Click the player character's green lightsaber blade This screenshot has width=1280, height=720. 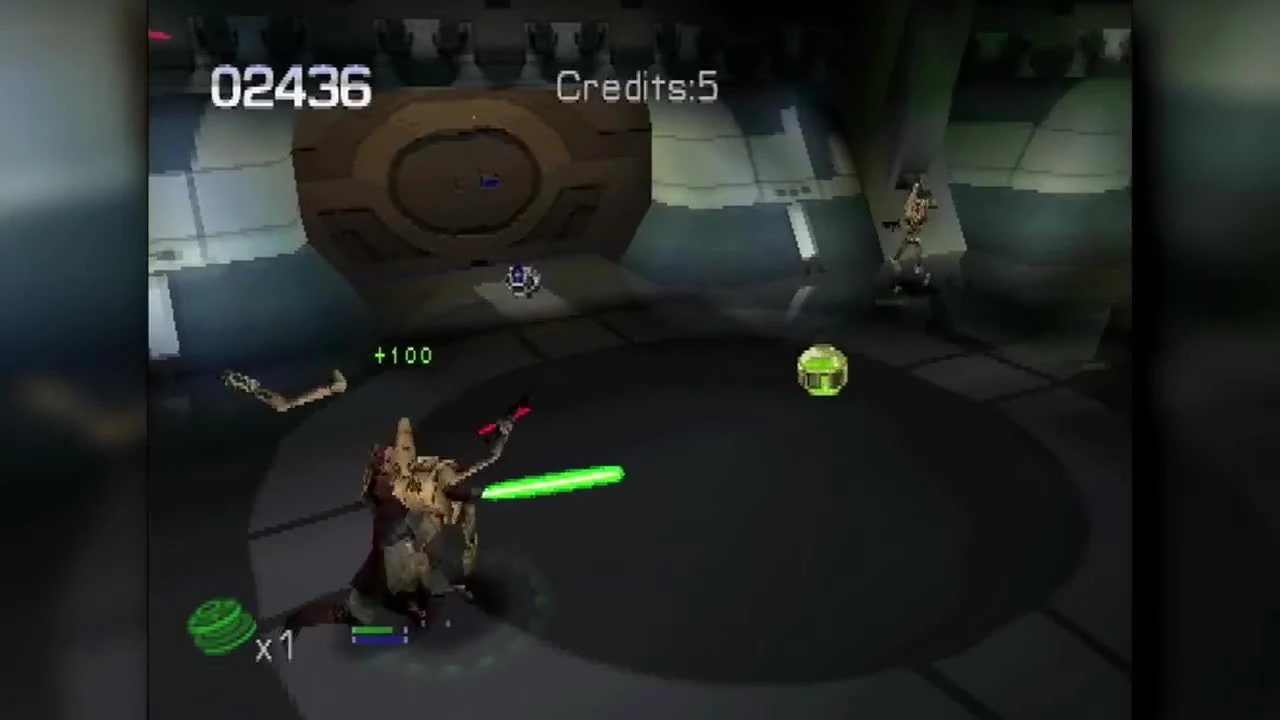pos(550,480)
